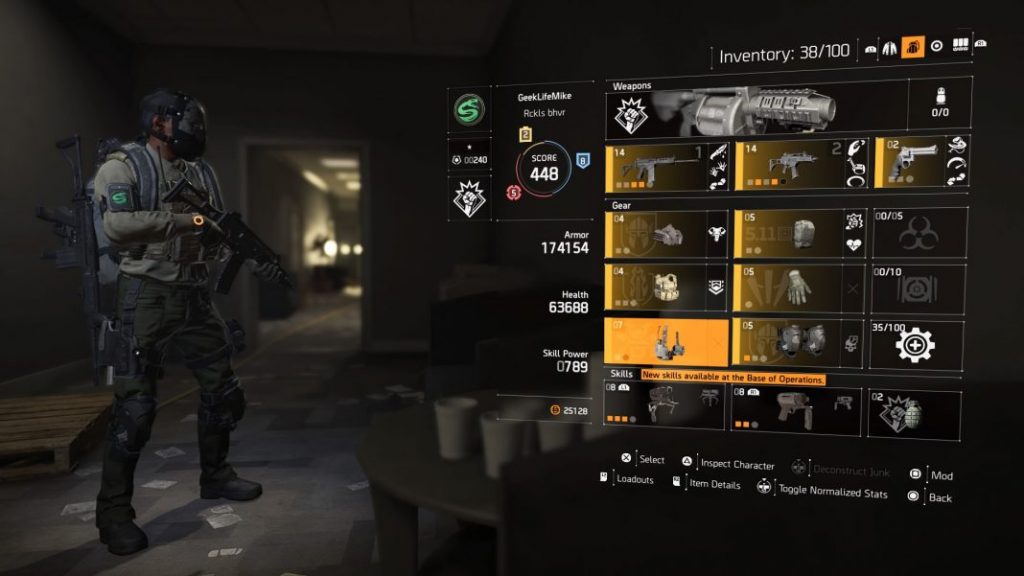Viewport: 1024px width, 576px height.
Task: Select the primary assault rifle slot
Action: (666, 165)
